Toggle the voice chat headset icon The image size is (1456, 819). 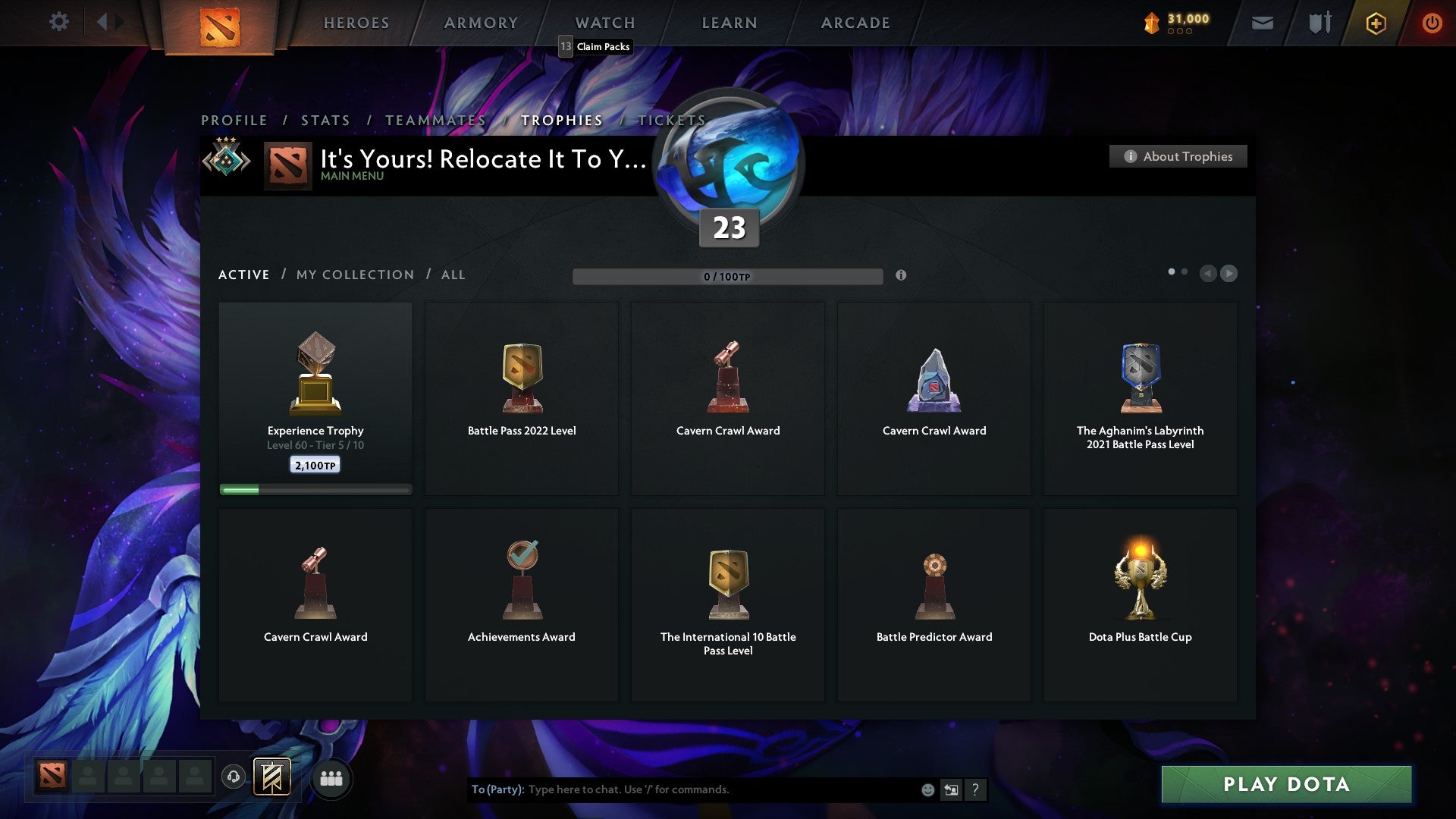tap(233, 778)
